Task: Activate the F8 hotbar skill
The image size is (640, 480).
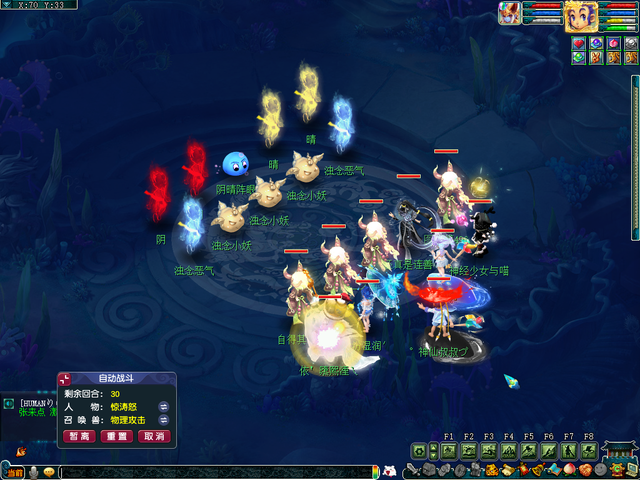Action: [588, 451]
